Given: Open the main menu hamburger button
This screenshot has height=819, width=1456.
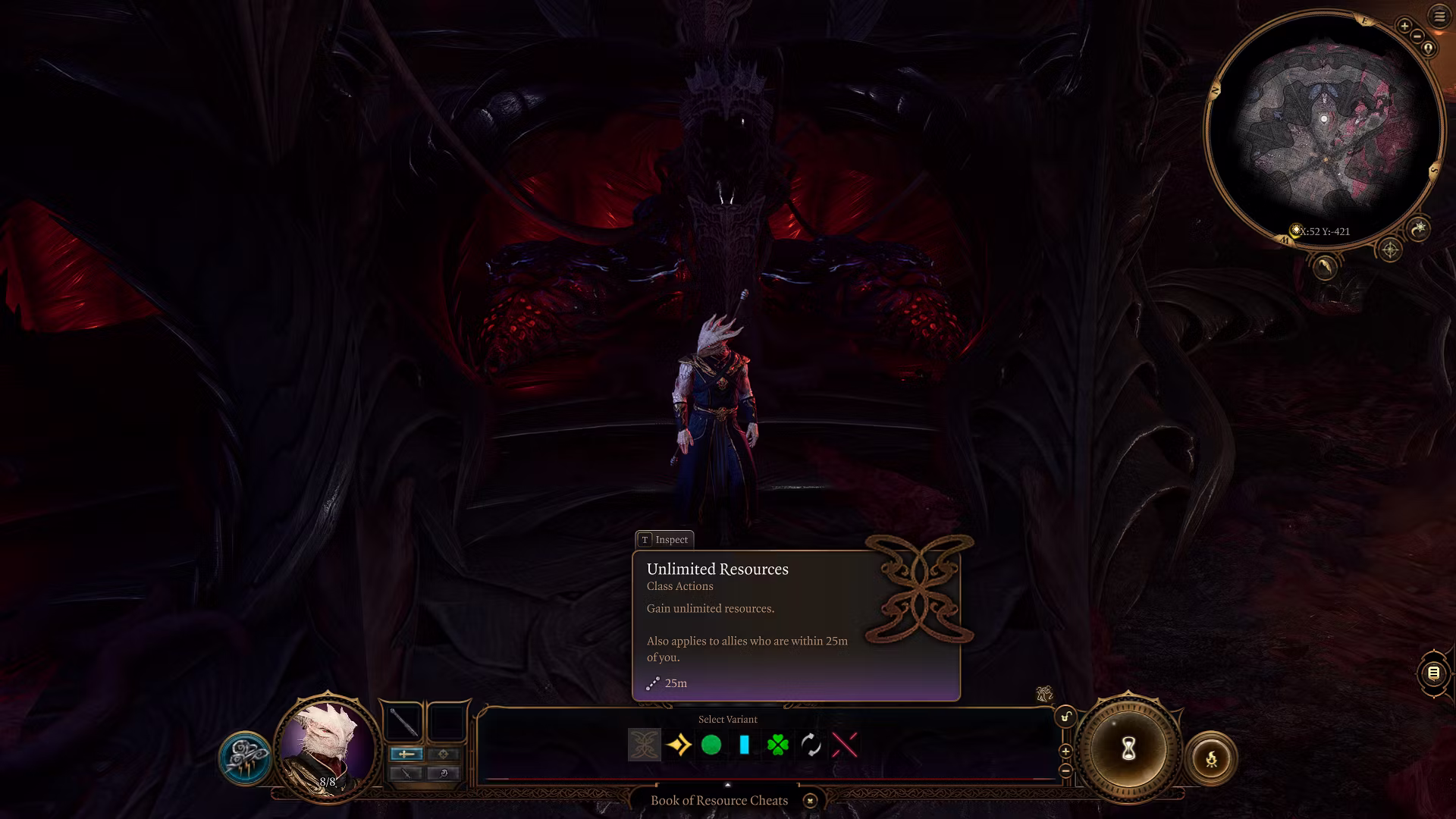Looking at the screenshot, I should [x=1439, y=16].
